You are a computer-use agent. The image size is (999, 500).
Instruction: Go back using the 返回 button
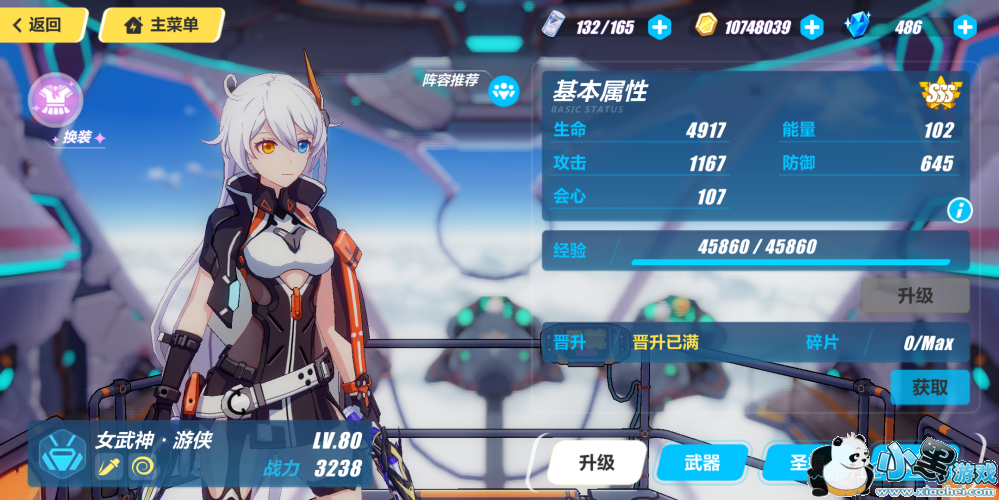pyautogui.click(x=40, y=25)
